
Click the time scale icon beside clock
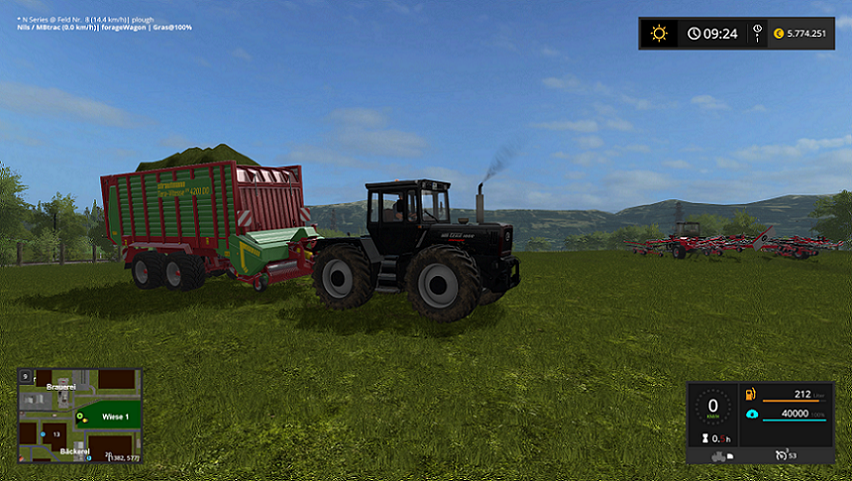[756, 33]
